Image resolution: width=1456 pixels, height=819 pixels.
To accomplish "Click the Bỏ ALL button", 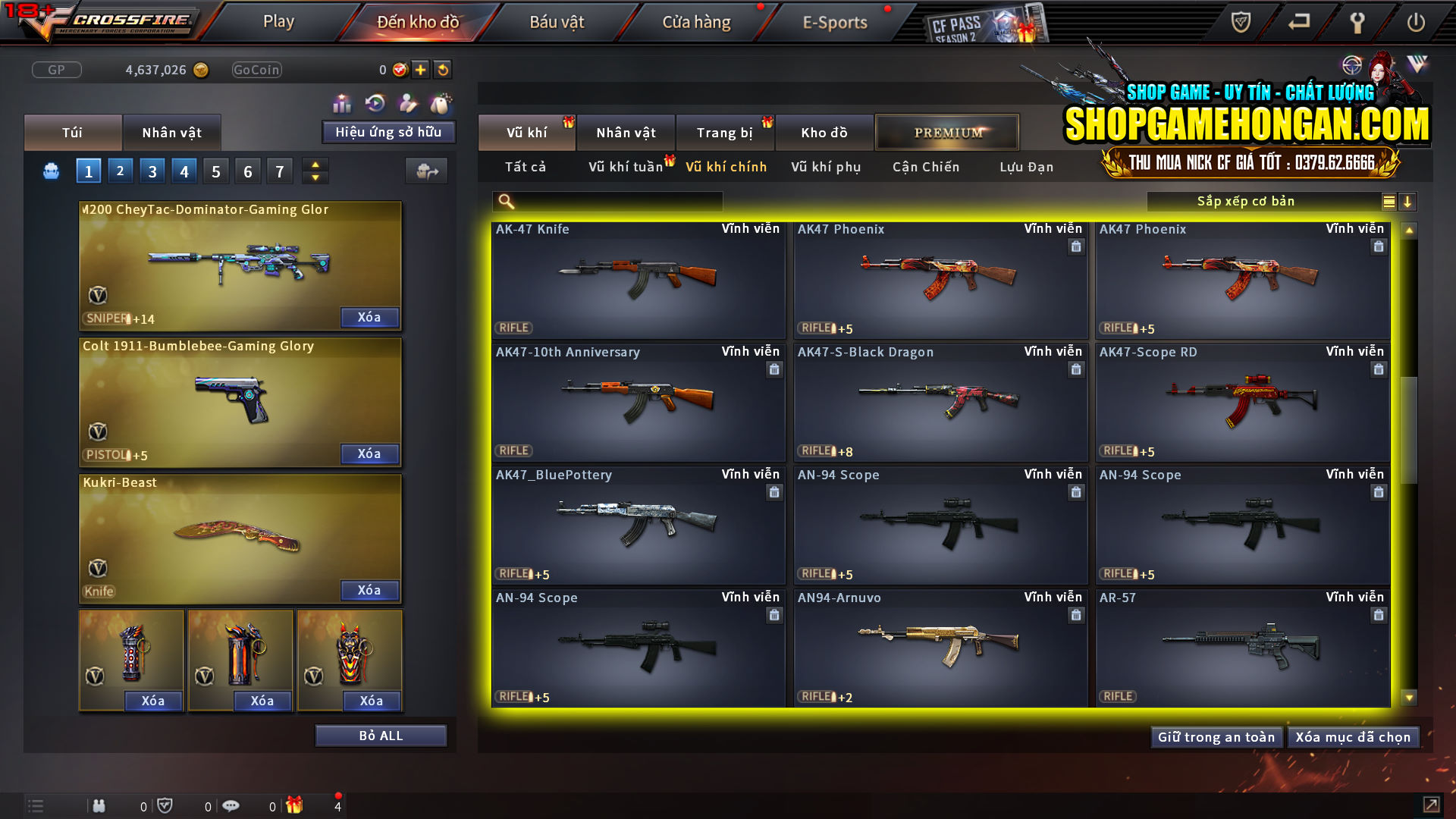I will [x=380, y=735].
